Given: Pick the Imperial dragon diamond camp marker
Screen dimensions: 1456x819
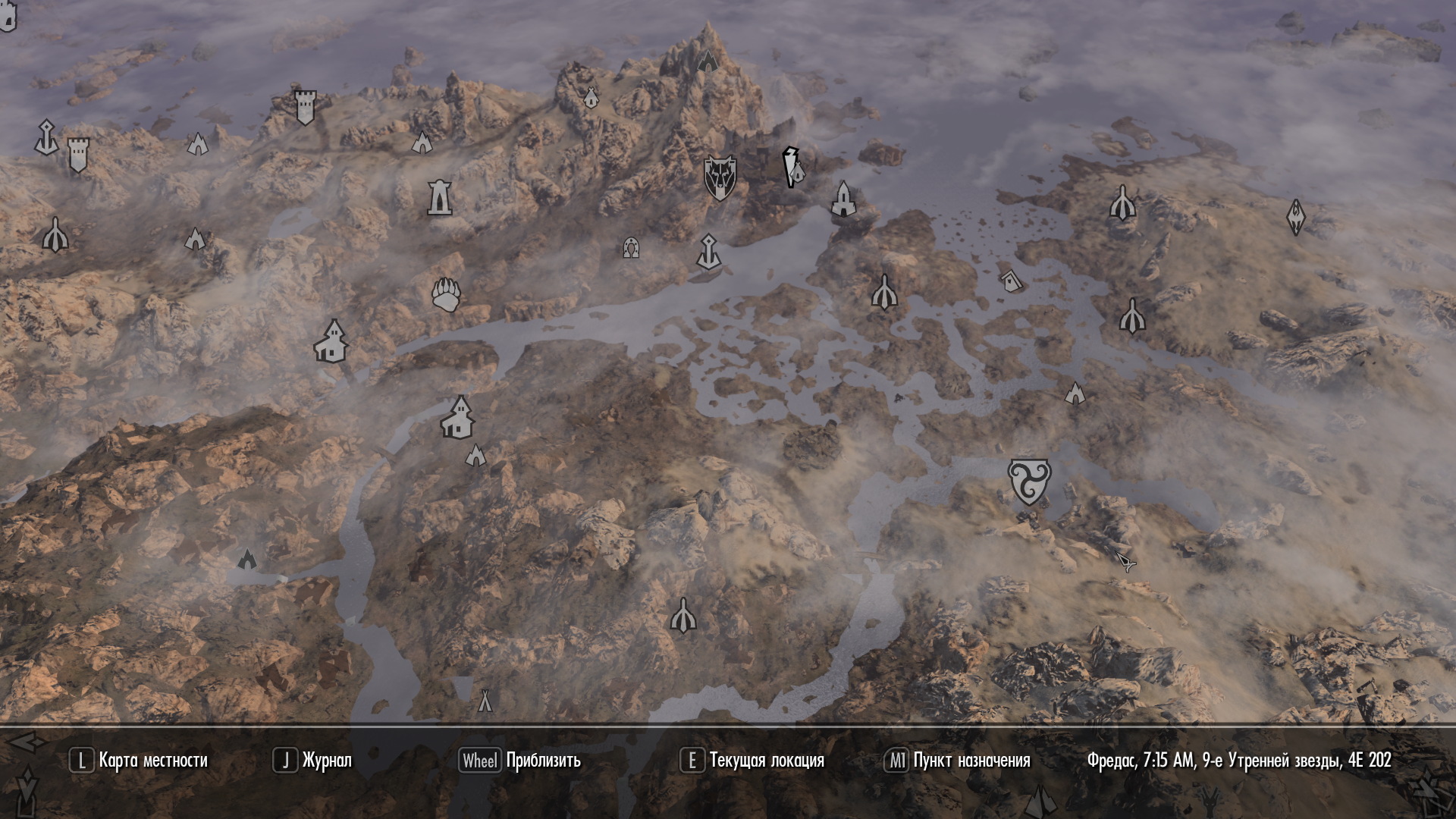Looking at the screenshot, I should (1296, 217).
